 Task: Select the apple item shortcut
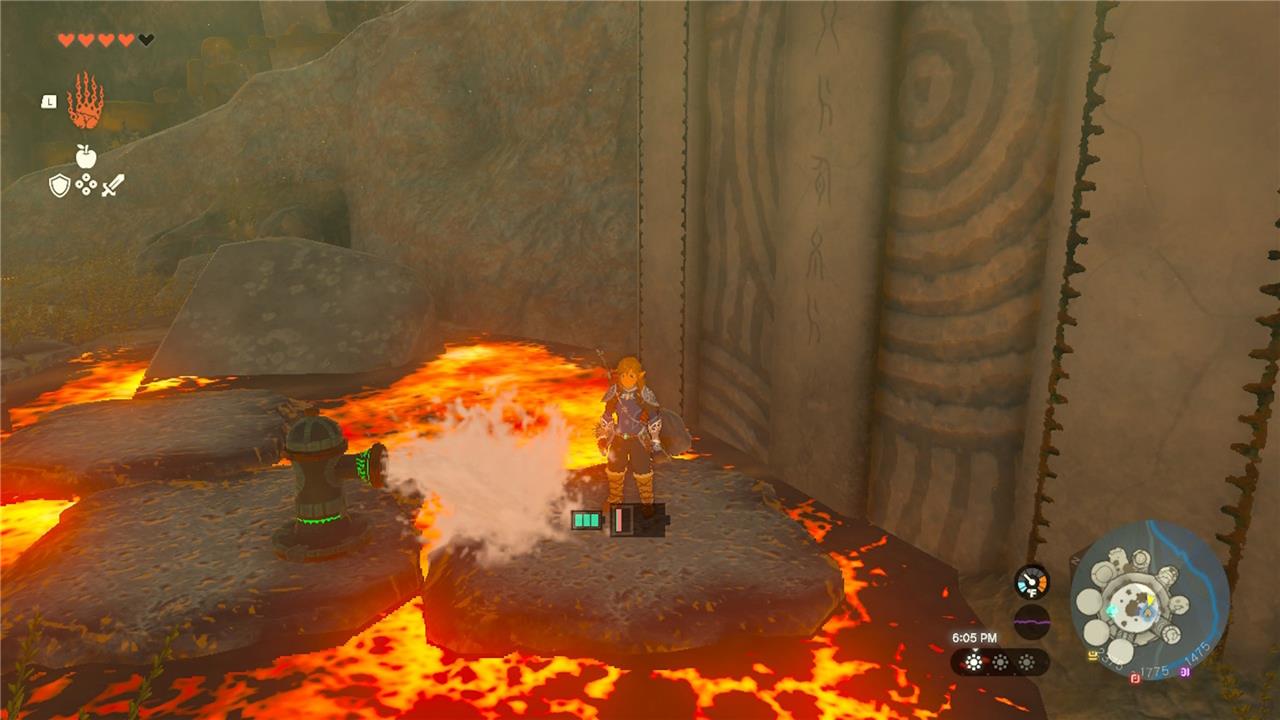(86, 155)
